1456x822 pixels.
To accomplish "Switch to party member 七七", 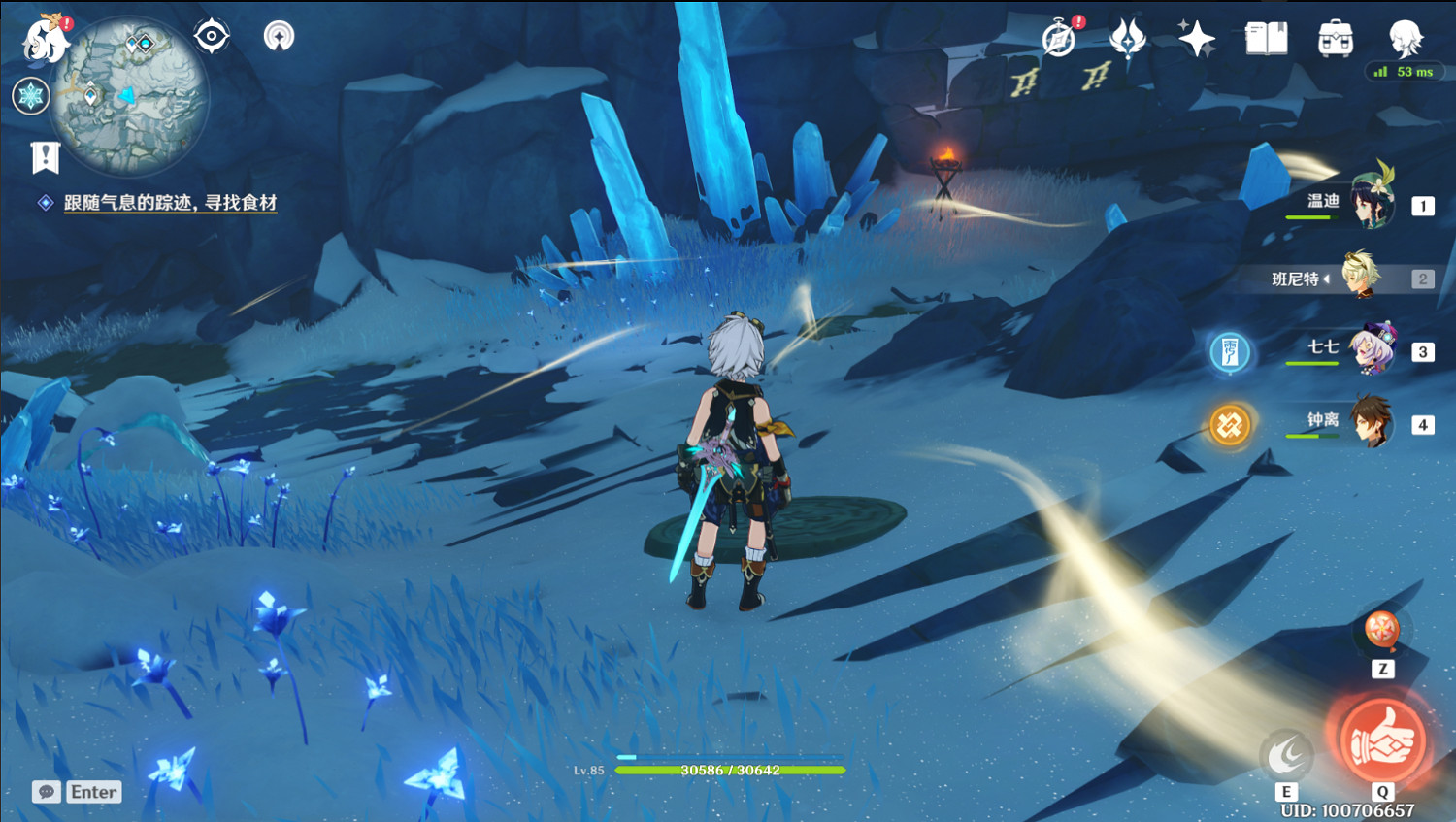I will coord(1372,350).
